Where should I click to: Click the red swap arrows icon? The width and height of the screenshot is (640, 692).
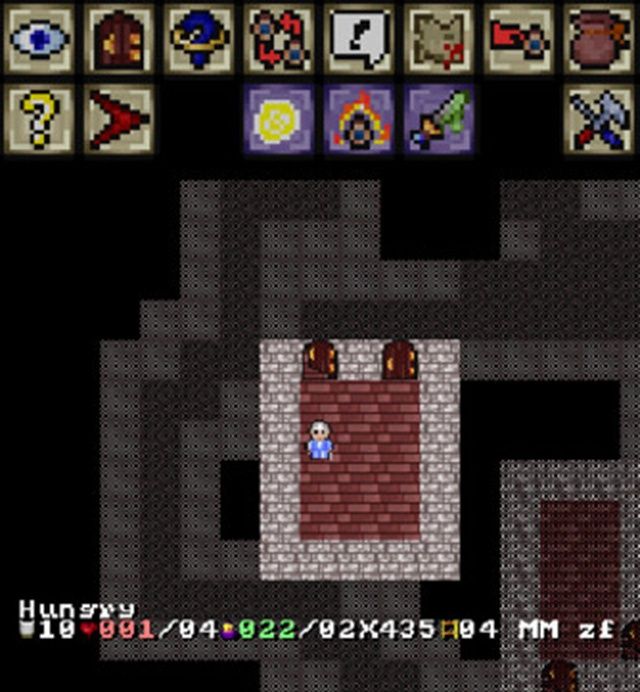click(279, 39)
